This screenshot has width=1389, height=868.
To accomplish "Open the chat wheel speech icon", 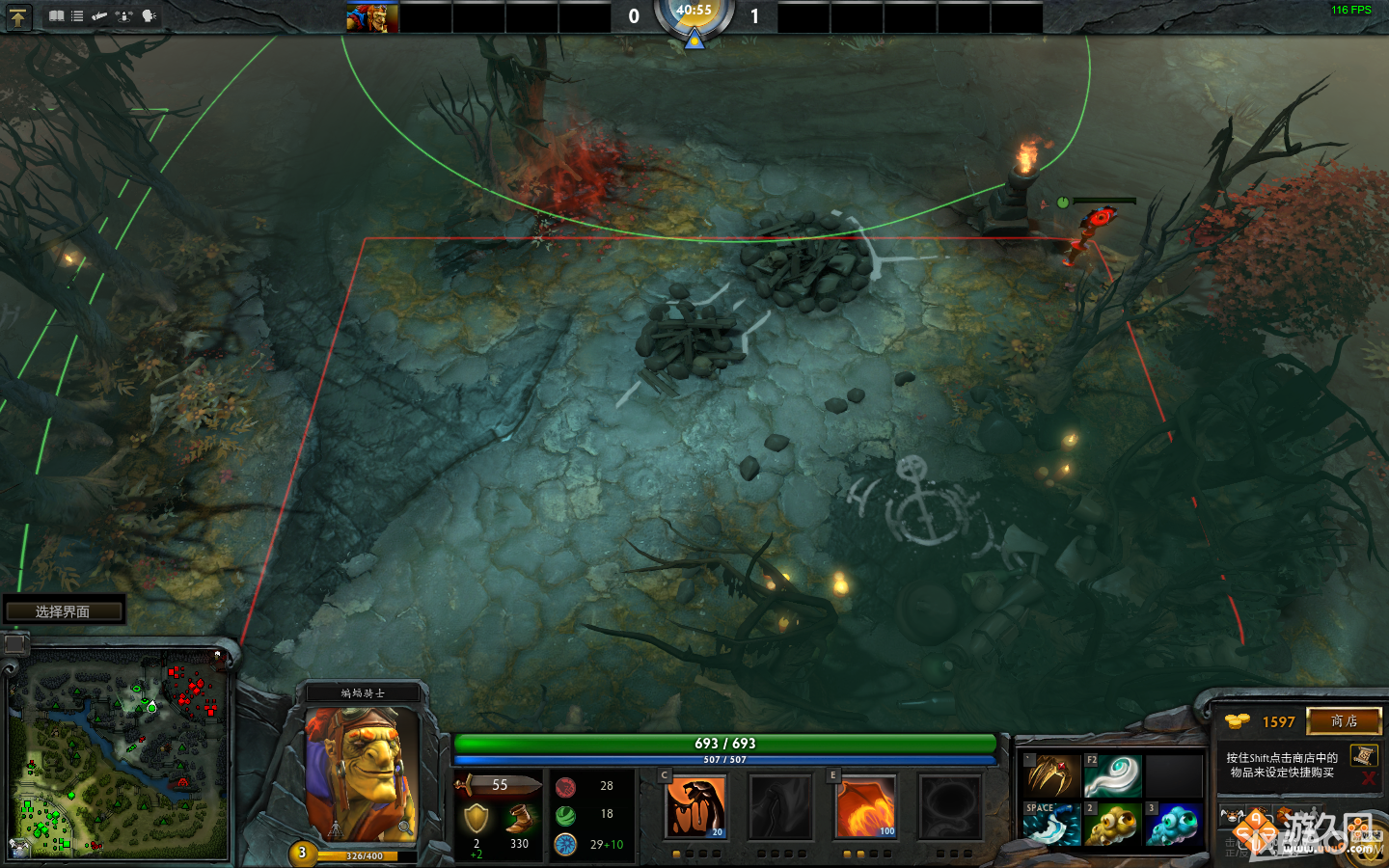I will tap(148, 16).
